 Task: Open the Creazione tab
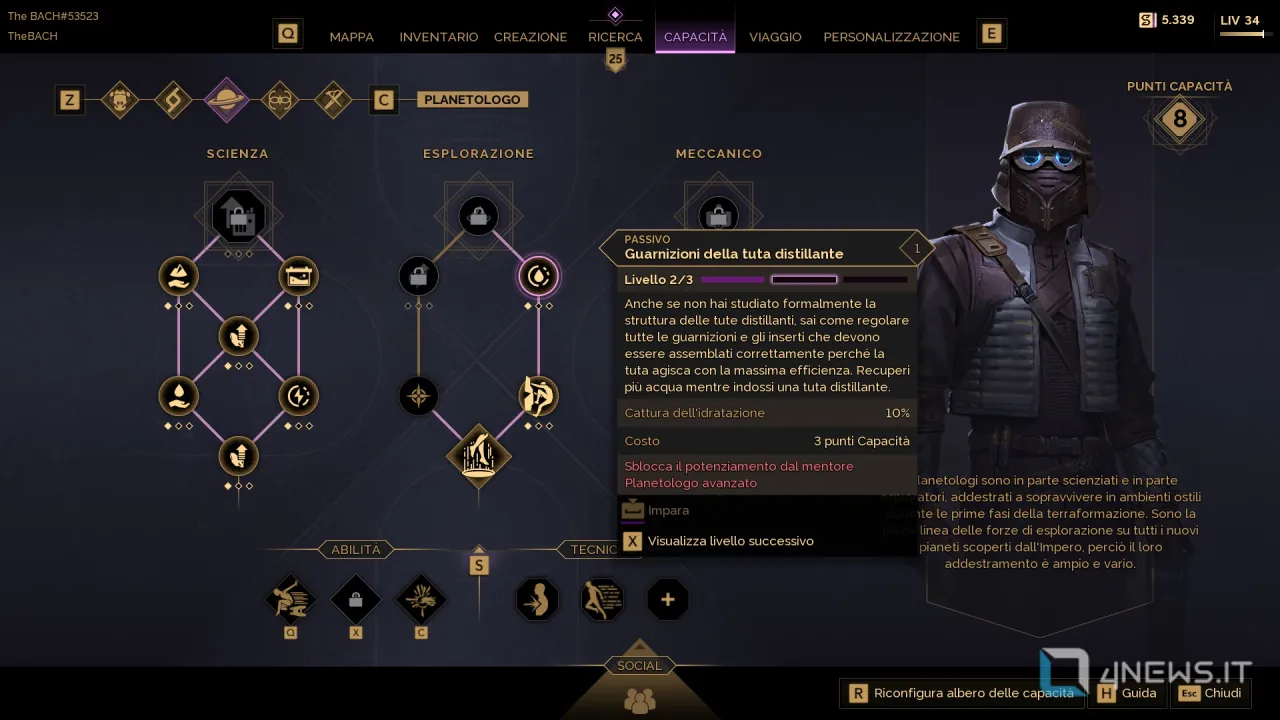(x=530, y=37)
